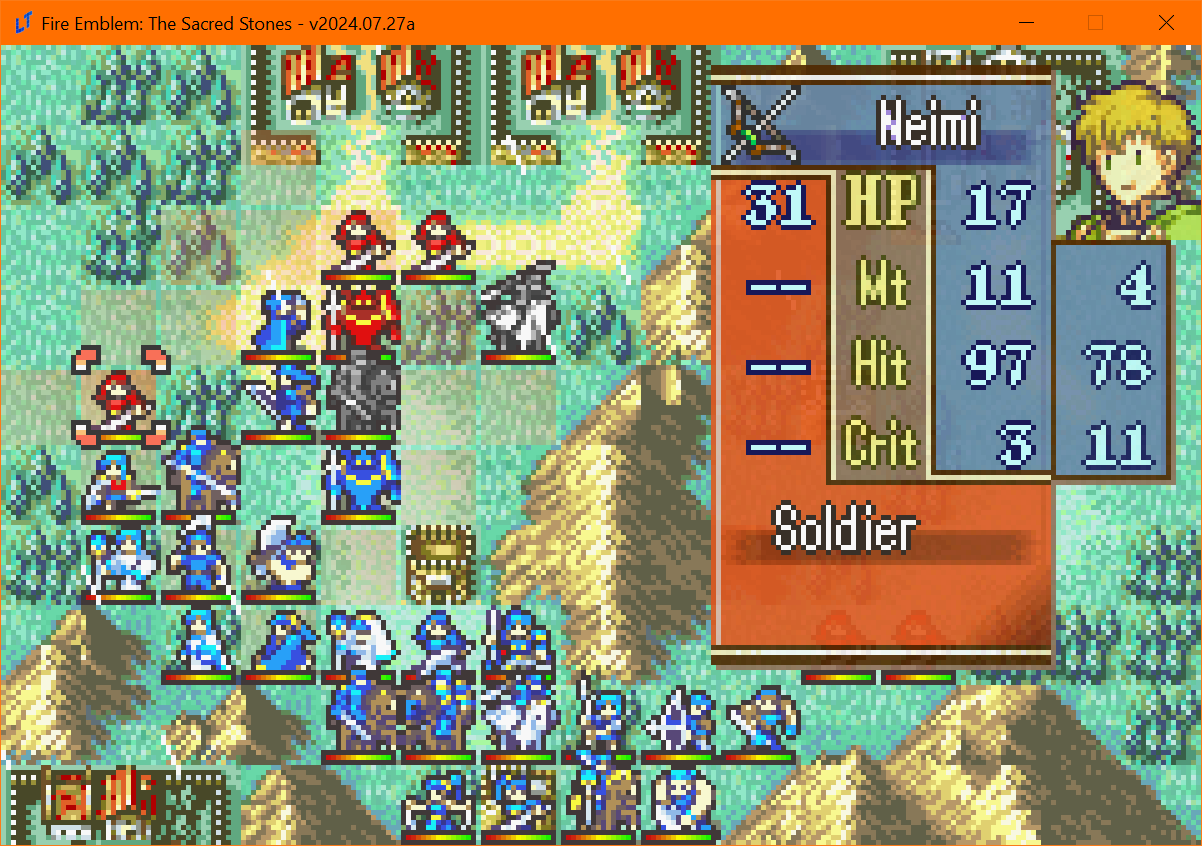Minimize the game window
This screenshot has width=1202, height=846.
(x=1026, y=22)
